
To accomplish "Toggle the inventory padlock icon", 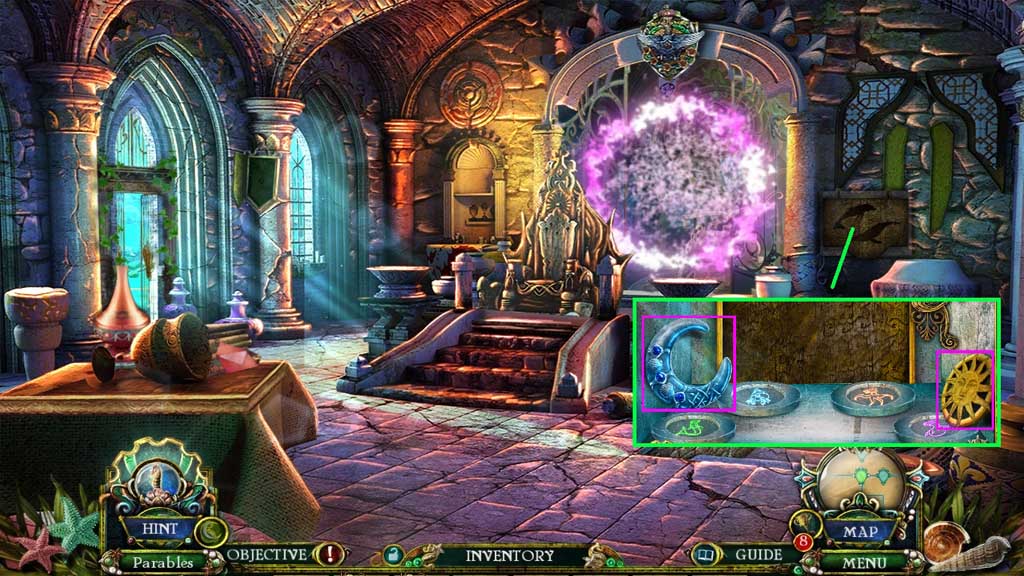I will [394, 555].
